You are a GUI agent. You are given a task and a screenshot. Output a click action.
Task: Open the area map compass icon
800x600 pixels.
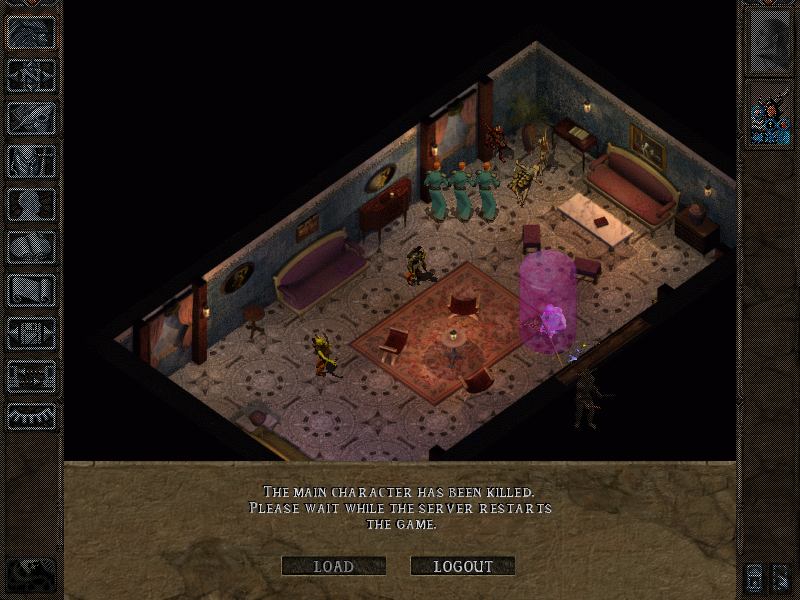pyautogui.click(x=32, y=75)
